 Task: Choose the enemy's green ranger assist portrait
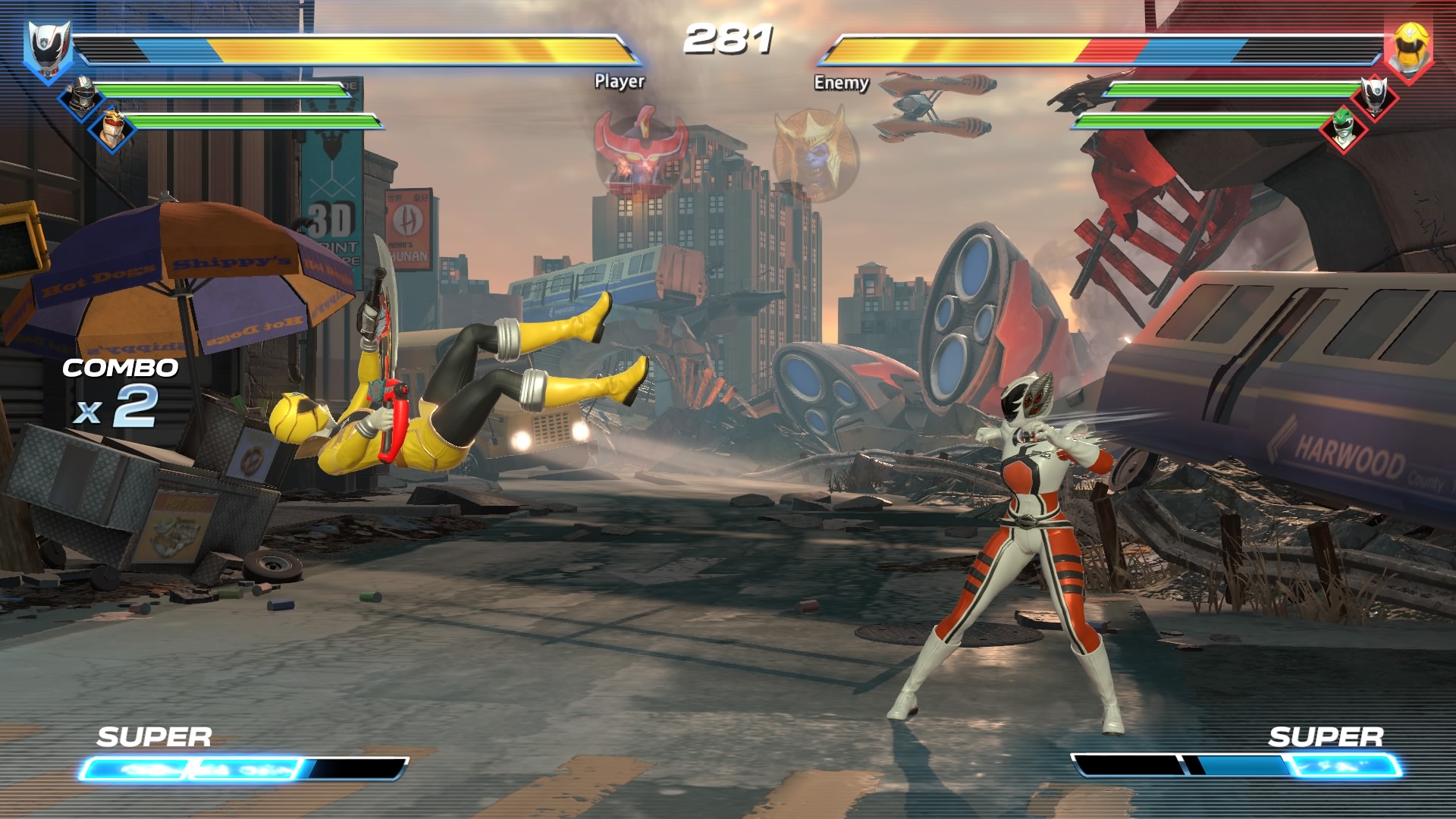(1343, 127)
